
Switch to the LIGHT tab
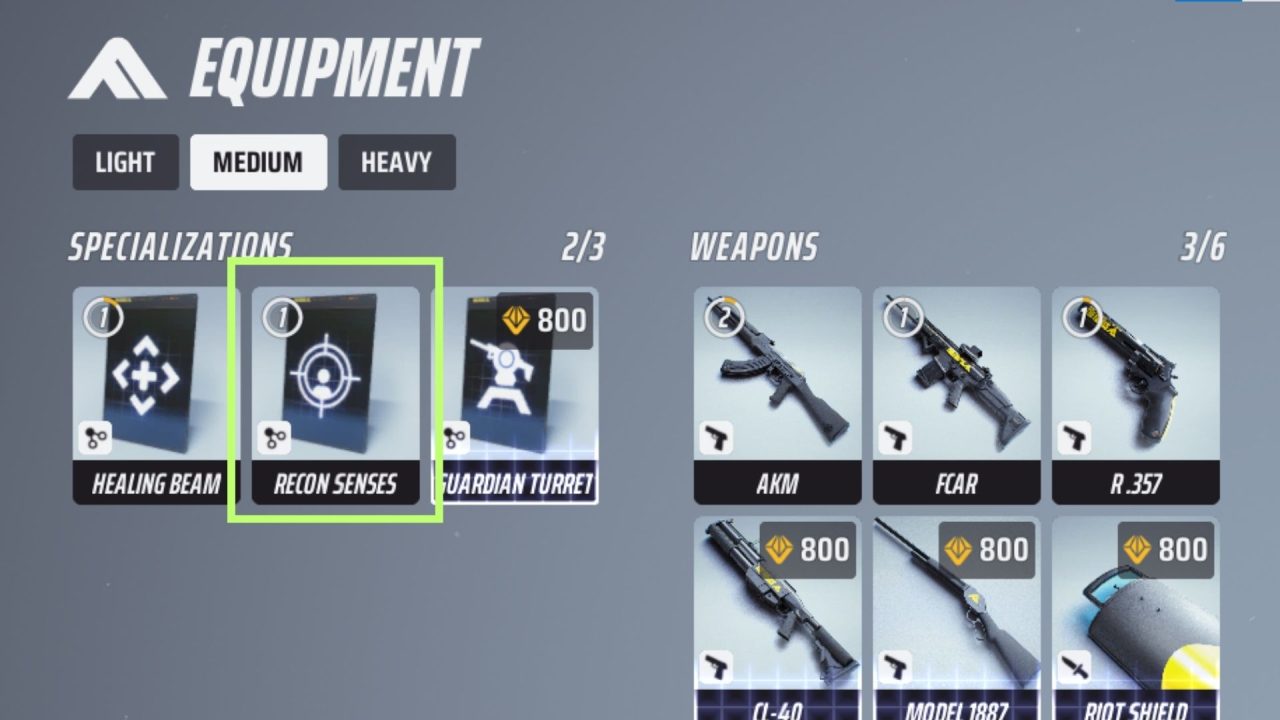coord(125,162)
